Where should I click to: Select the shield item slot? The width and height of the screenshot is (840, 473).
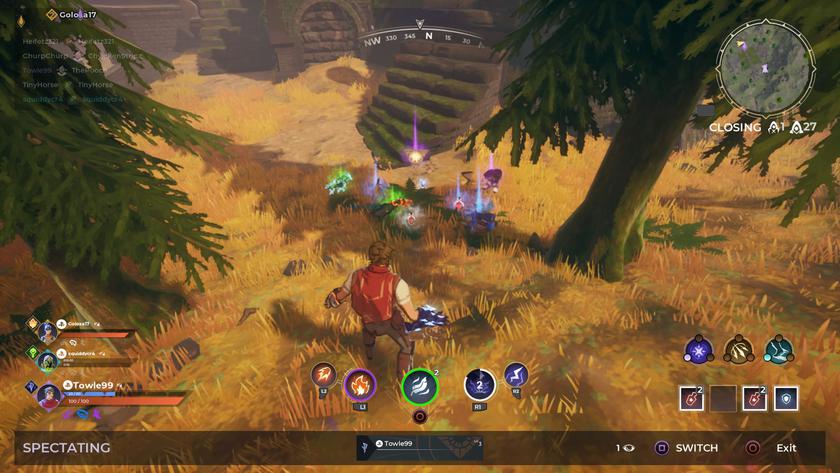[x=786, y=398]
